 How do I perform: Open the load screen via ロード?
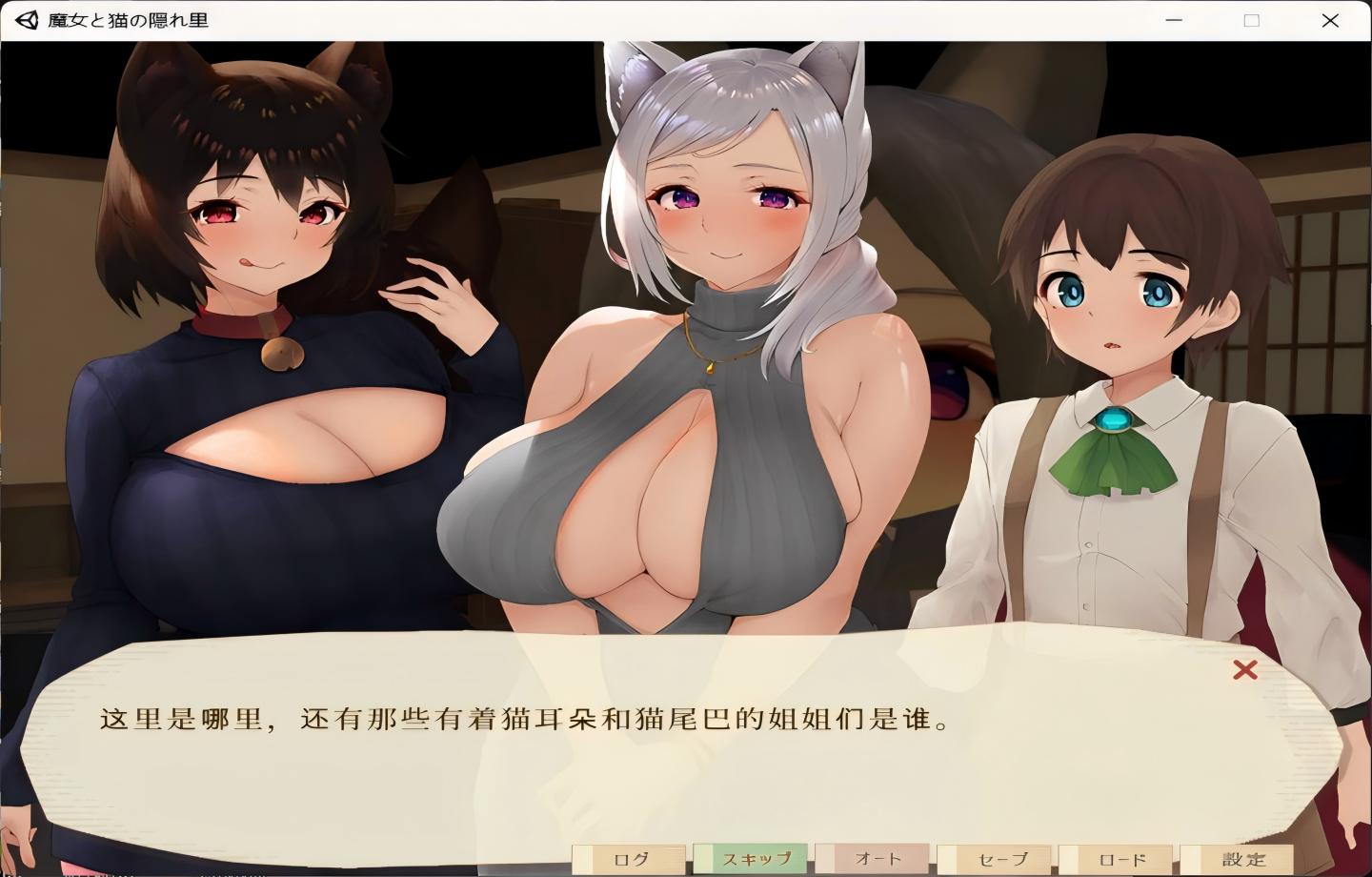click(x=1120, y=857)
